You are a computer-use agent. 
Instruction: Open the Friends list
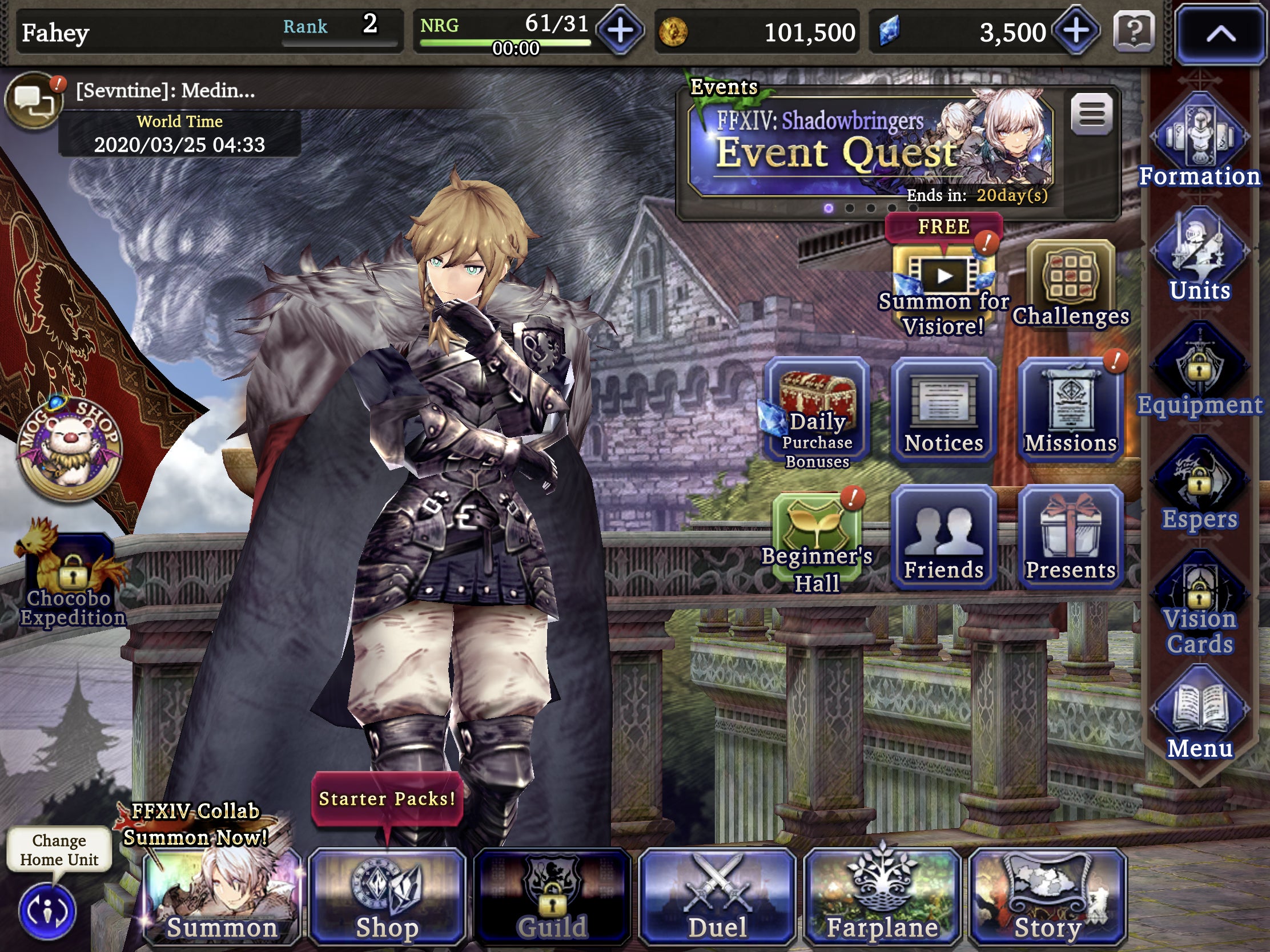tap(943, 536)
